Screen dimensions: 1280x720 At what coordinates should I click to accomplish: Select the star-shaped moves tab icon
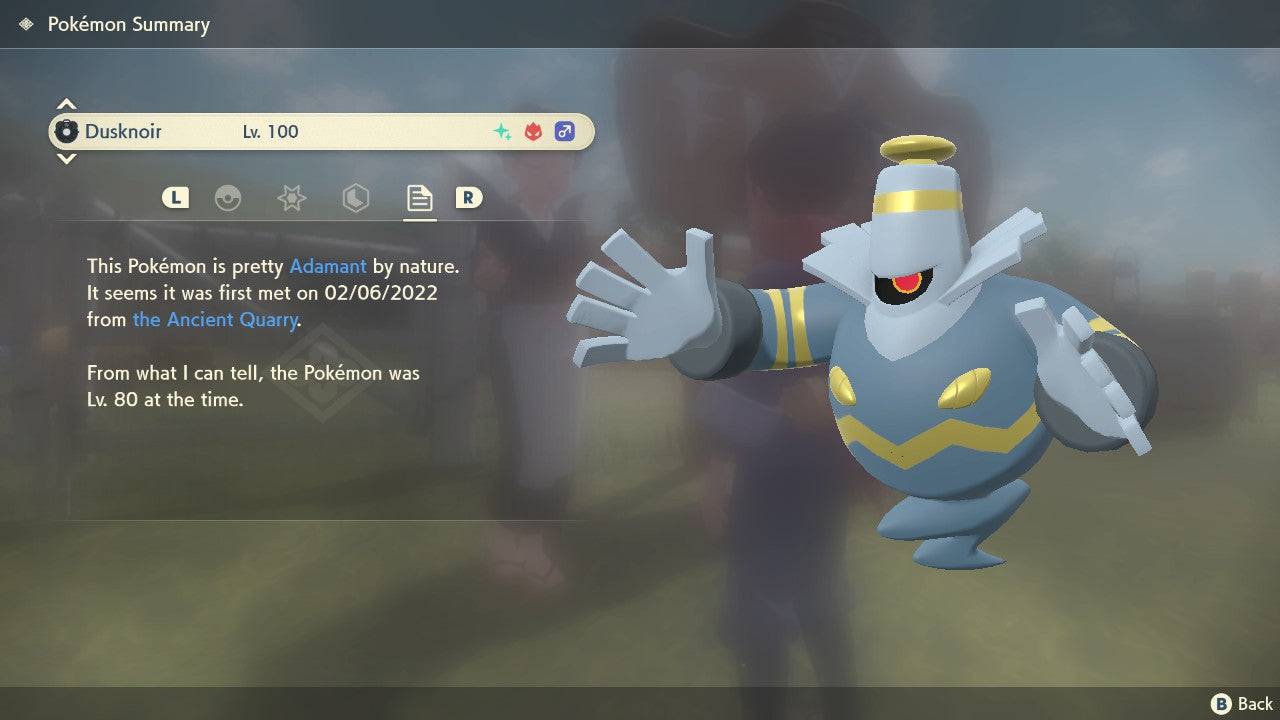click(291, 198)
